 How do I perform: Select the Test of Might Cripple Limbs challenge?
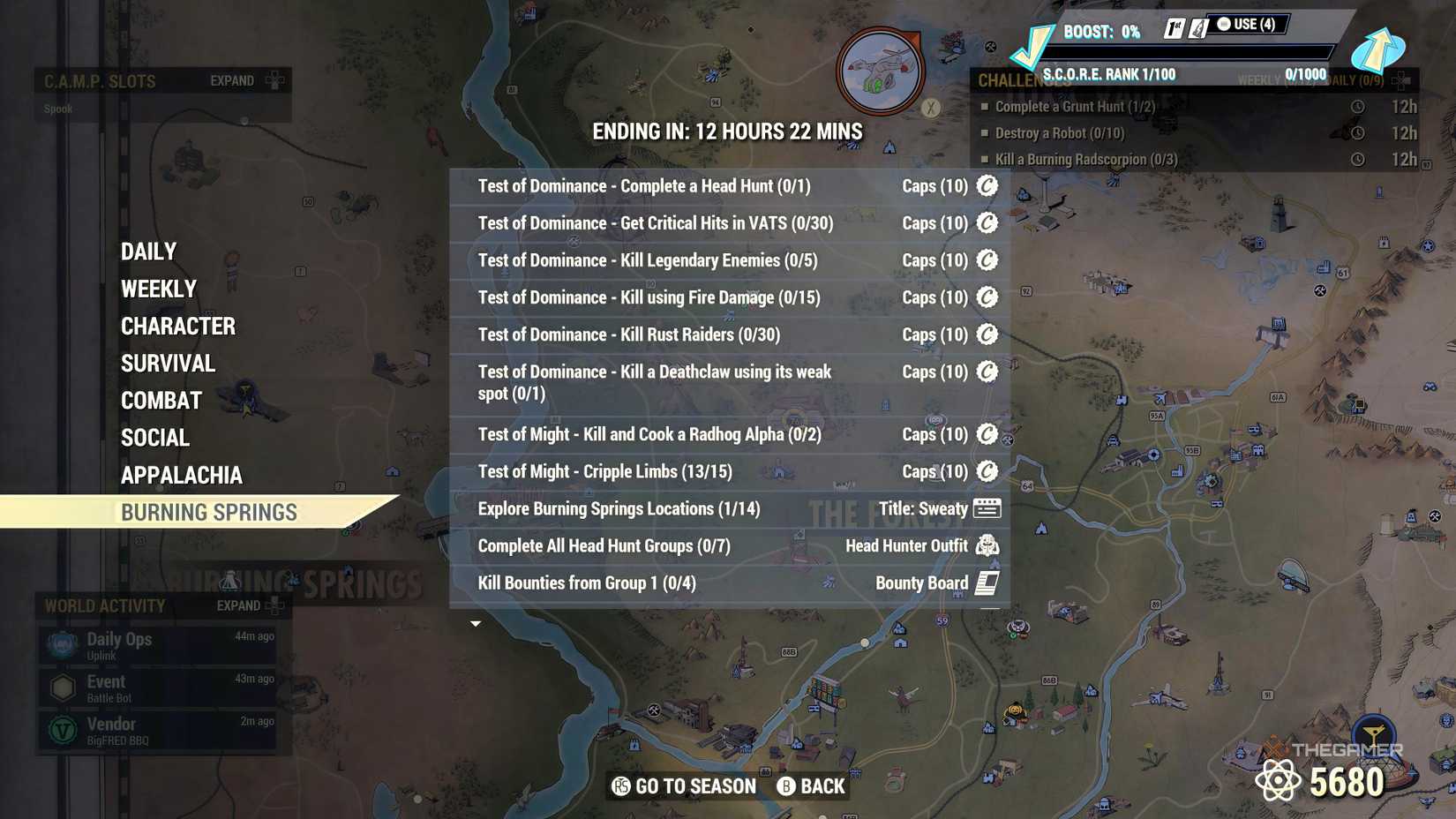[x=604, y=471]
